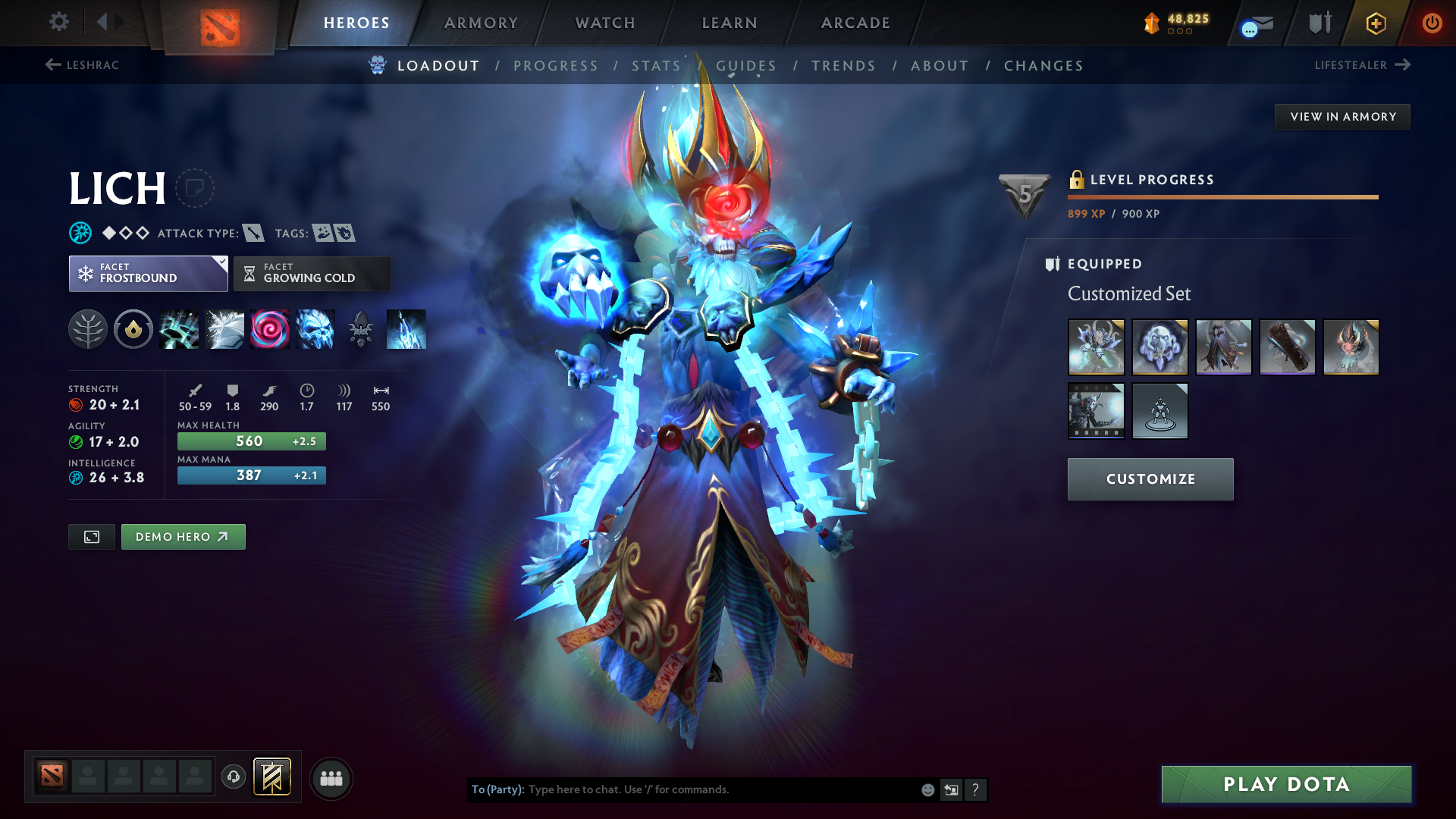Switch facet to Growing Cold

311,273
